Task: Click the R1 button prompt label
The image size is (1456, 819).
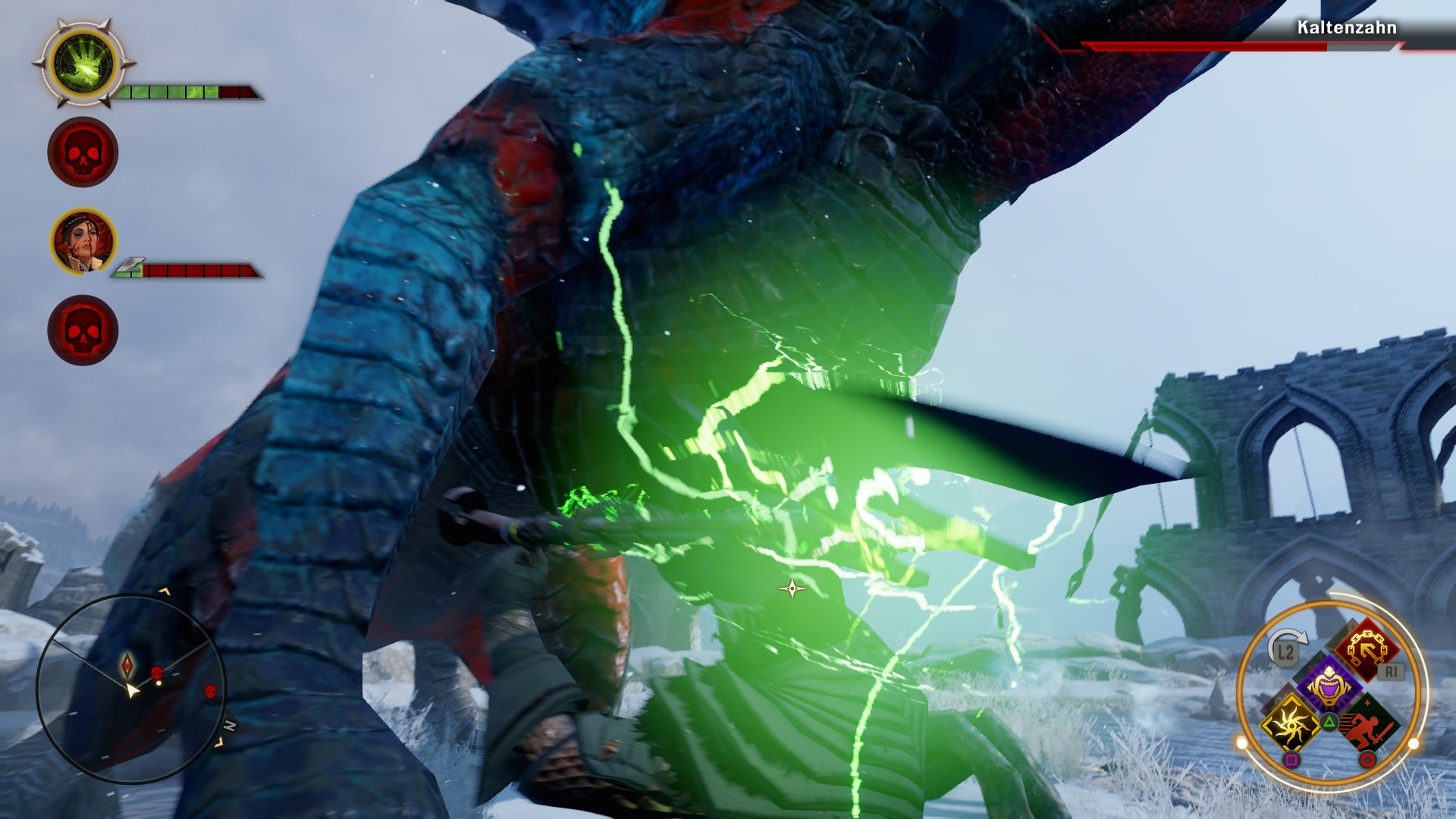Action: (1391, 670)
